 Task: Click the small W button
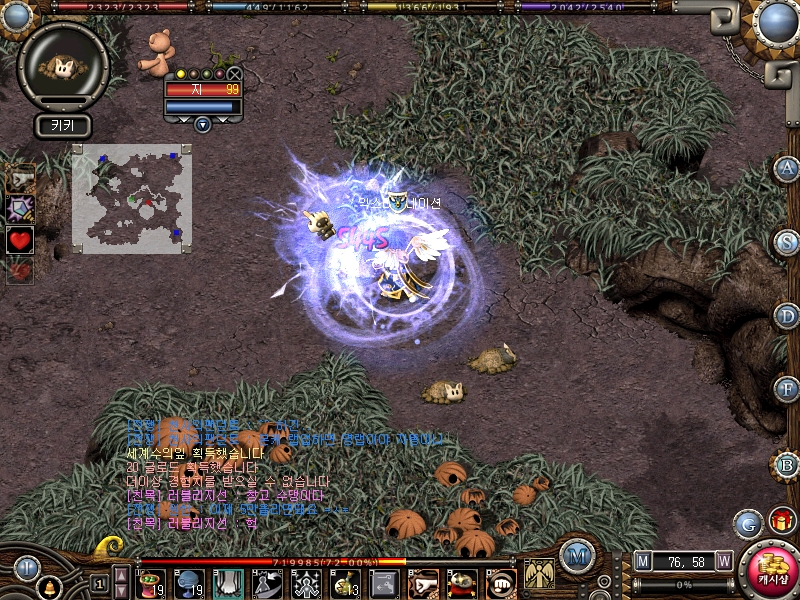(x=723, y=560)
